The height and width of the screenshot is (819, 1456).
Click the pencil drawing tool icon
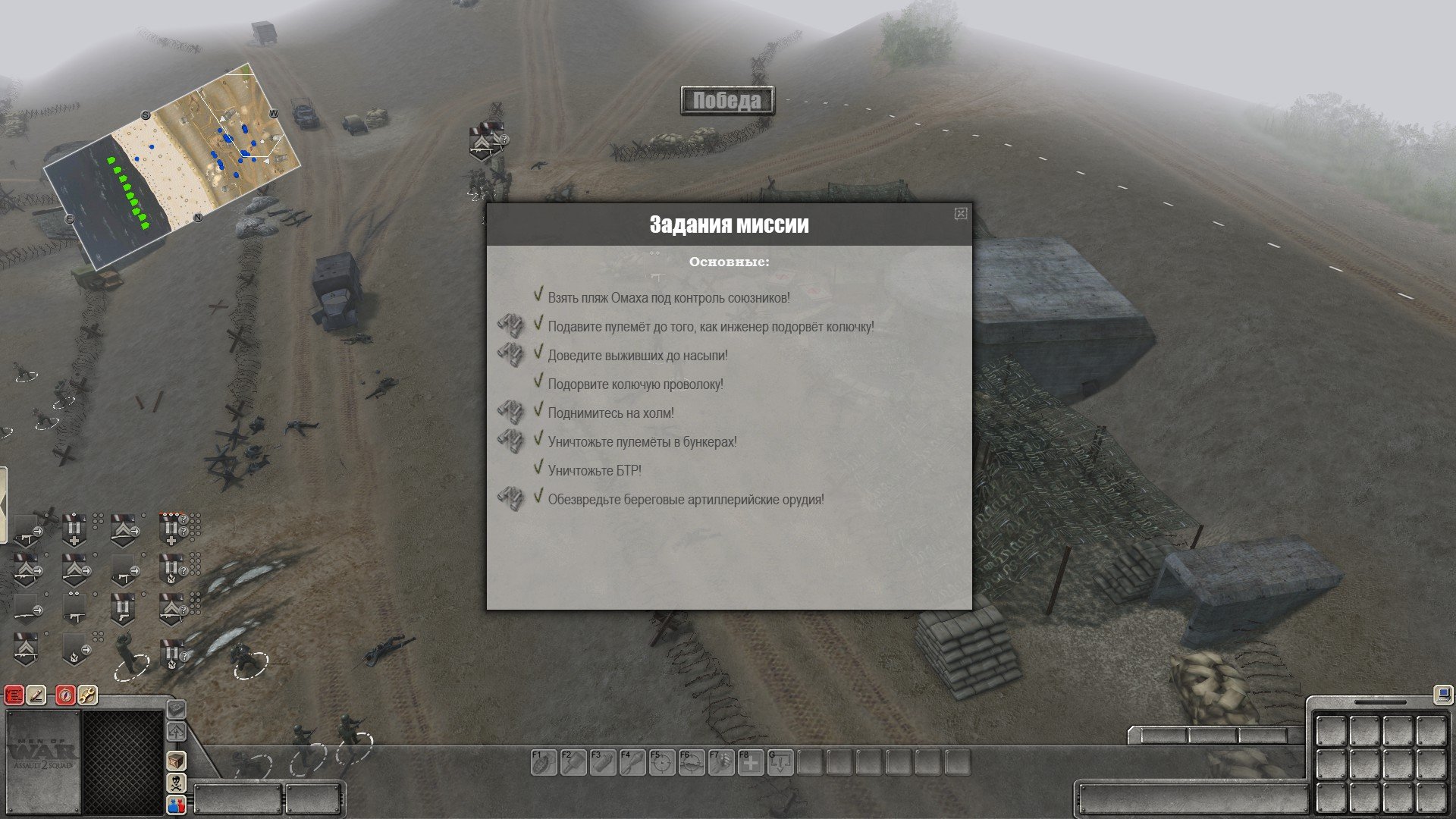(36, 695)
